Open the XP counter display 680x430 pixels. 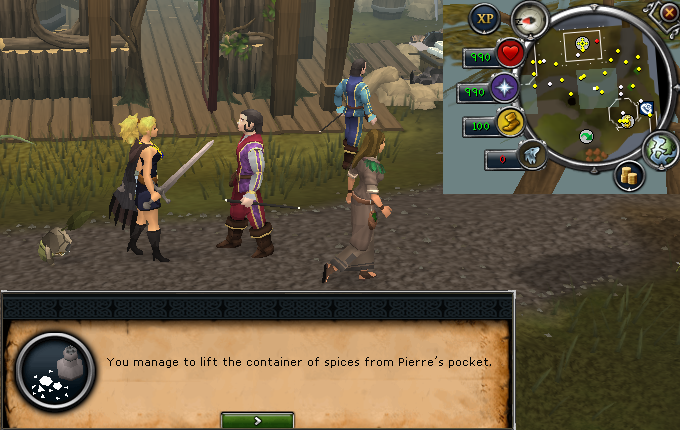coord(486,17)
